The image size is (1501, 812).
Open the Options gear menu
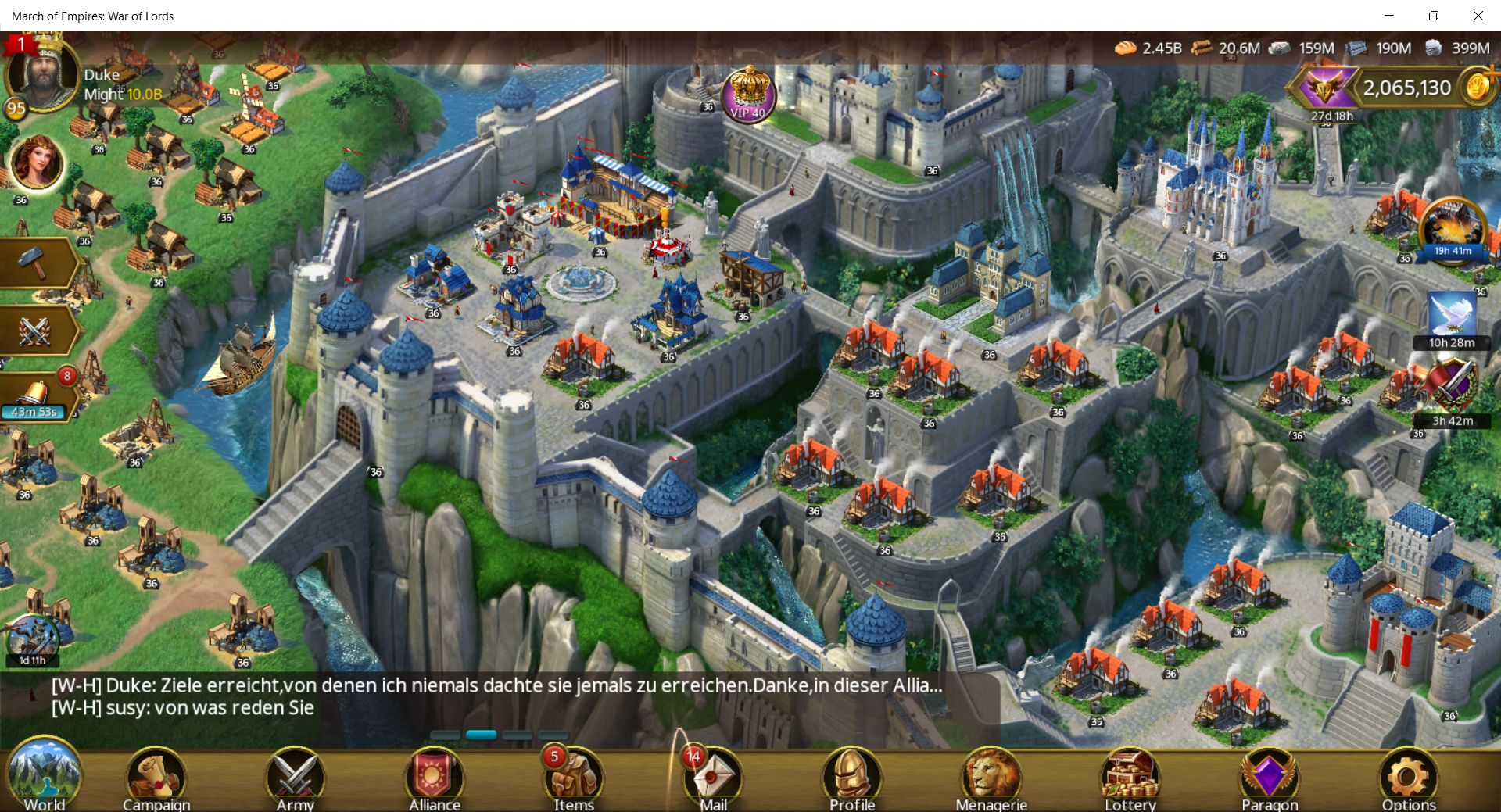click(x=1408, y=778)
